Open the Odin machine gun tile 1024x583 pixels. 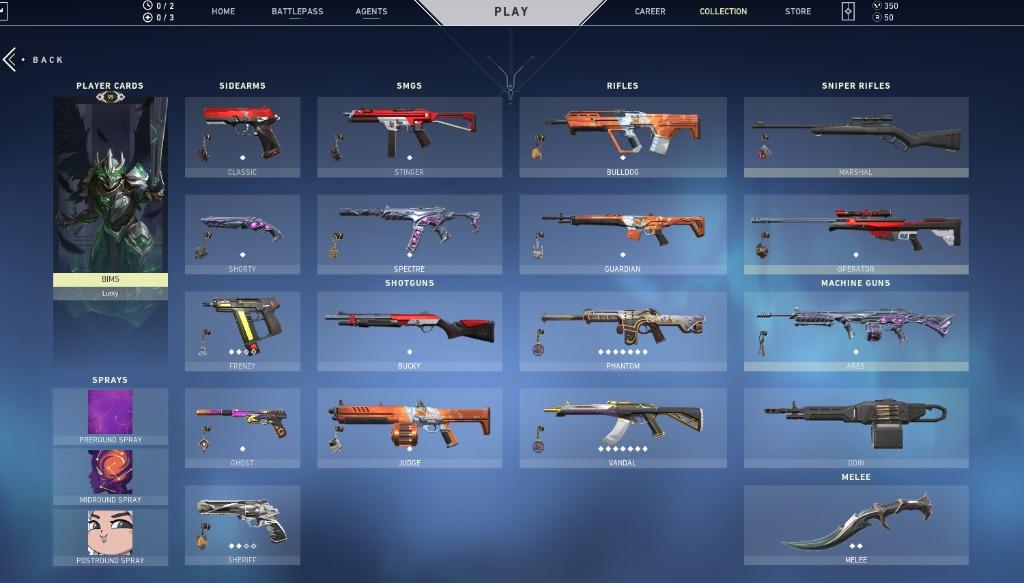tap(856, 427)
